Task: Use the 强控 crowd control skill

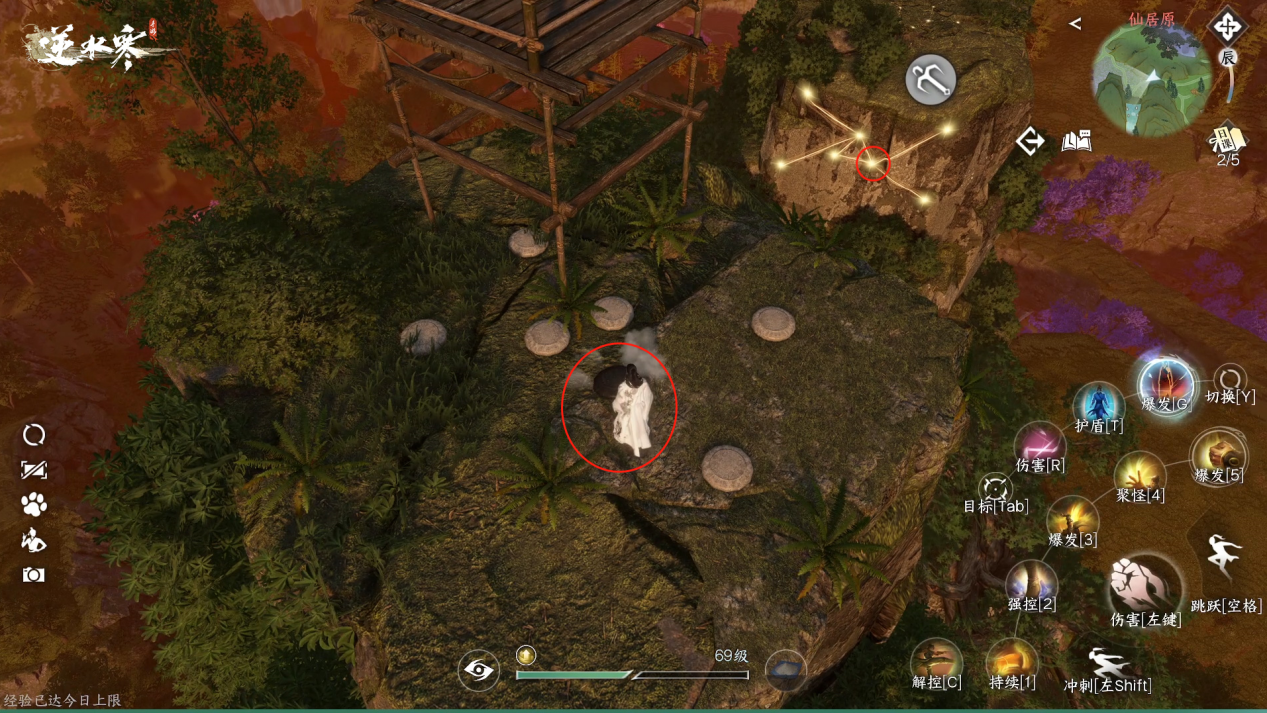Action: pos(1032,583)
